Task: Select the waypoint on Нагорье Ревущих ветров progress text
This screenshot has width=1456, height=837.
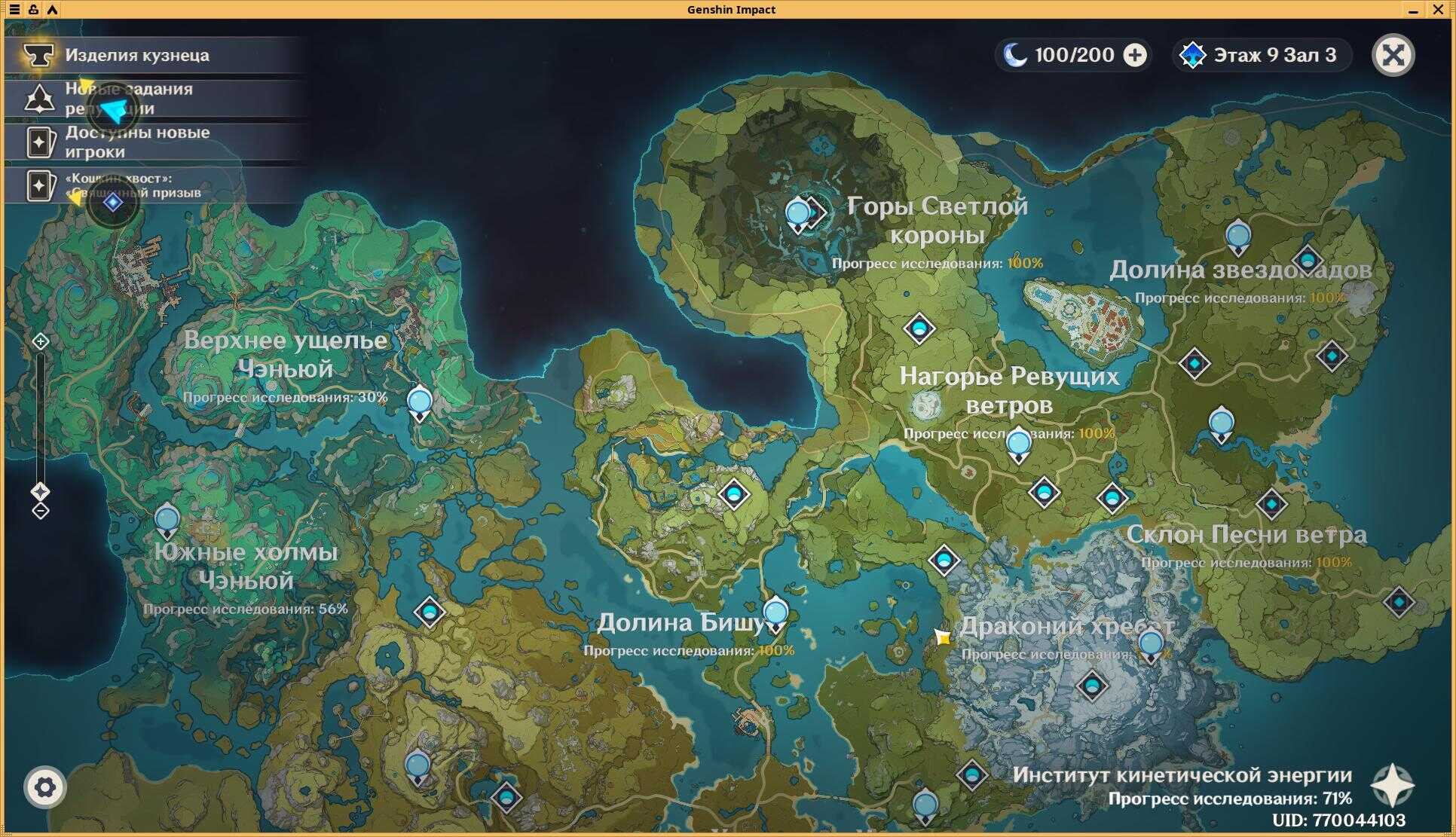Action: (1019, 442)
